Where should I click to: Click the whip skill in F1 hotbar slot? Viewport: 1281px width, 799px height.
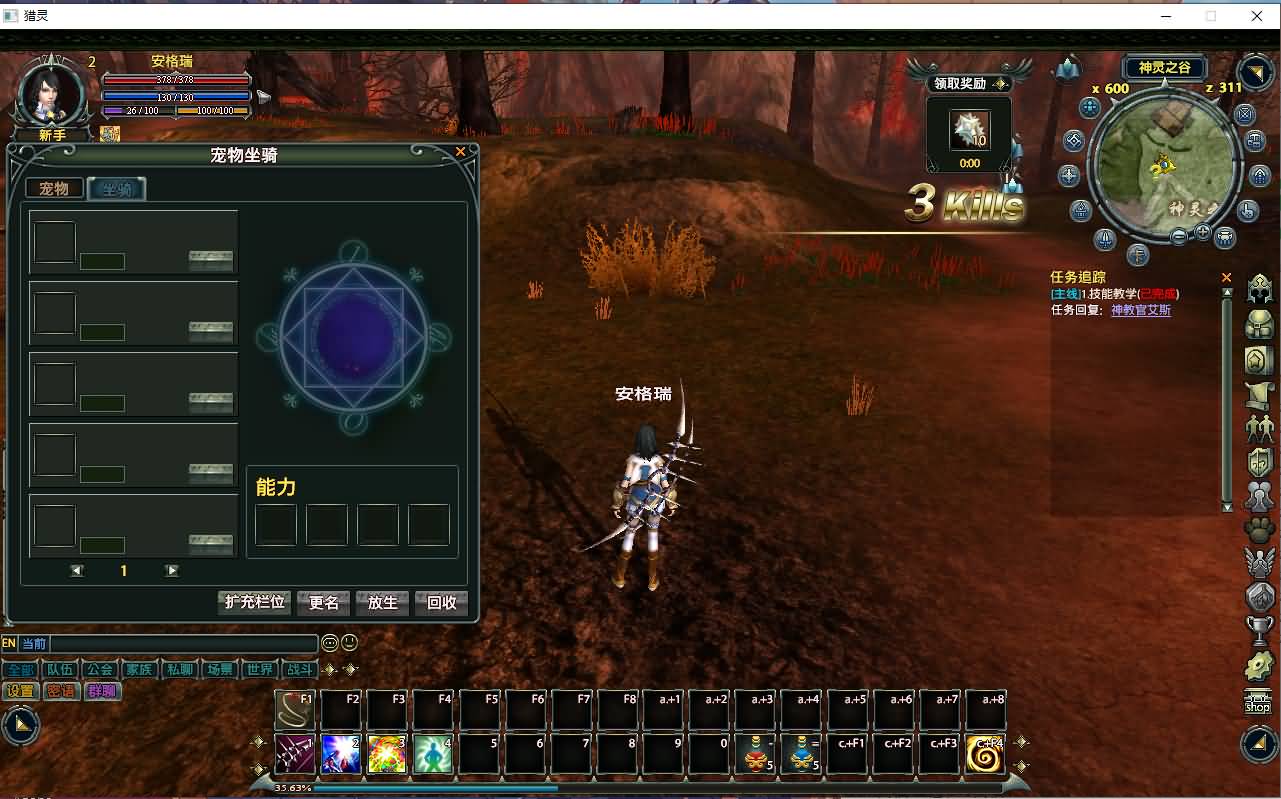[x=295, y=708]
